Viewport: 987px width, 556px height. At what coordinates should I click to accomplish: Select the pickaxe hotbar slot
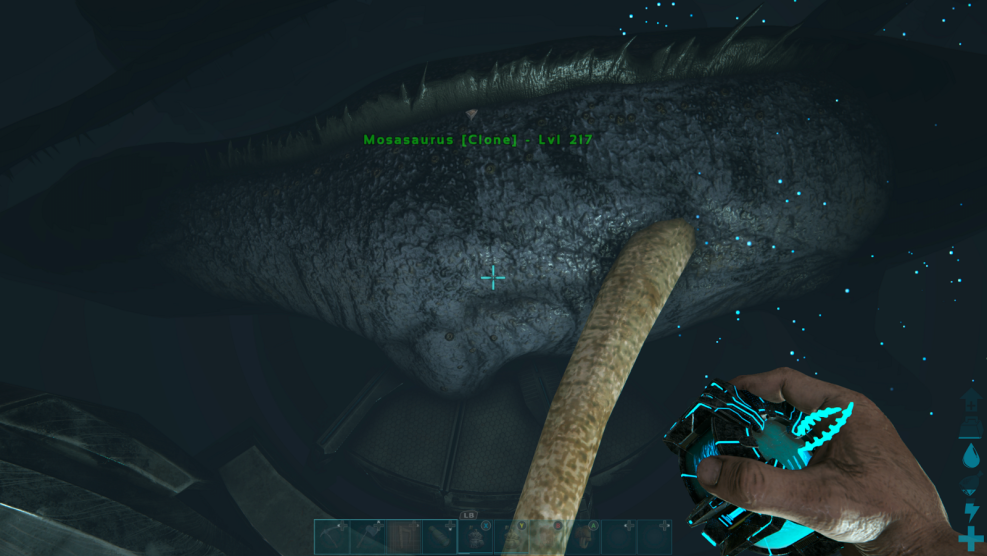[331, 537]
